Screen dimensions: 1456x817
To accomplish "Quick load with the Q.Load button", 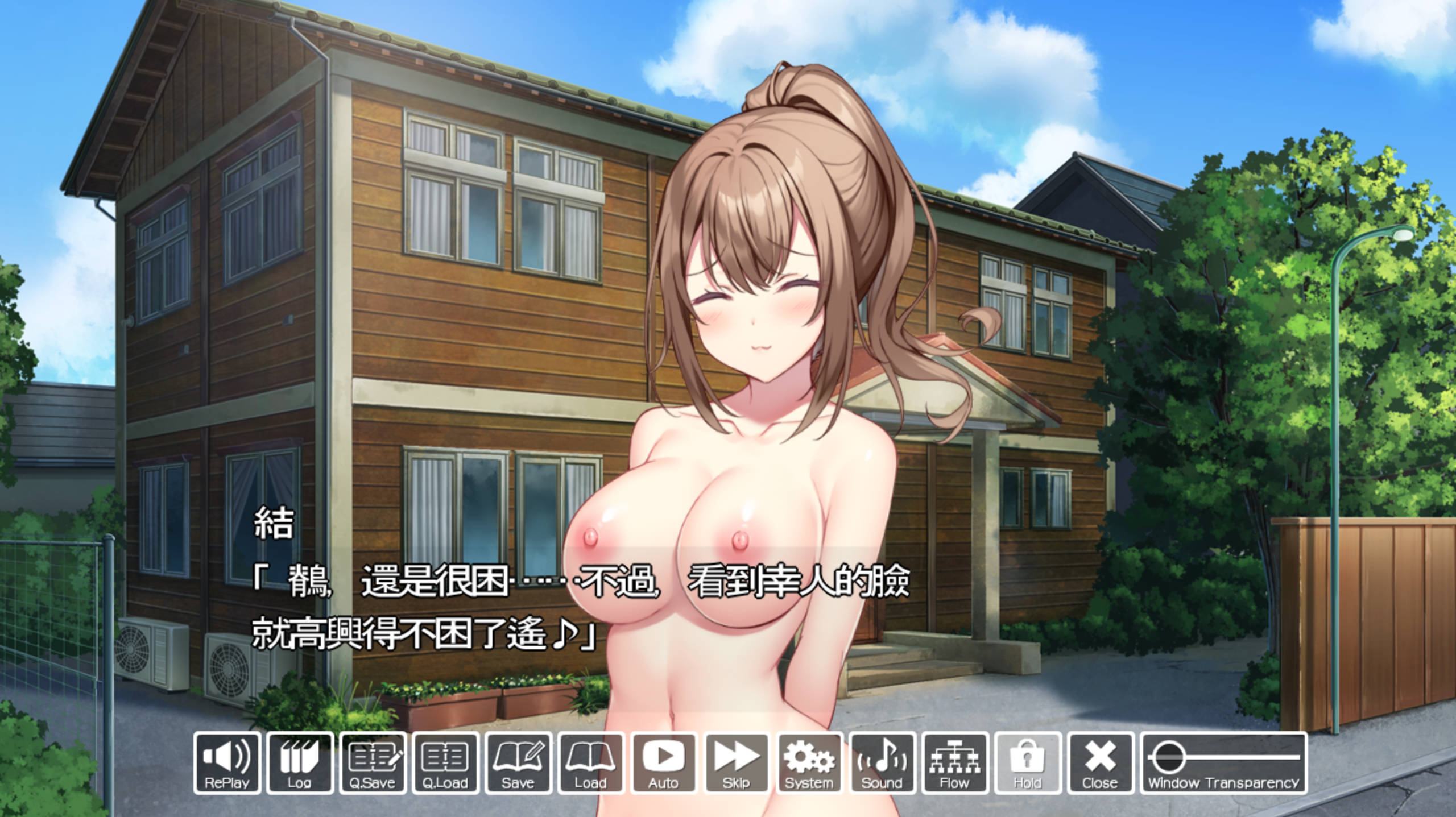I will (445, 762).
